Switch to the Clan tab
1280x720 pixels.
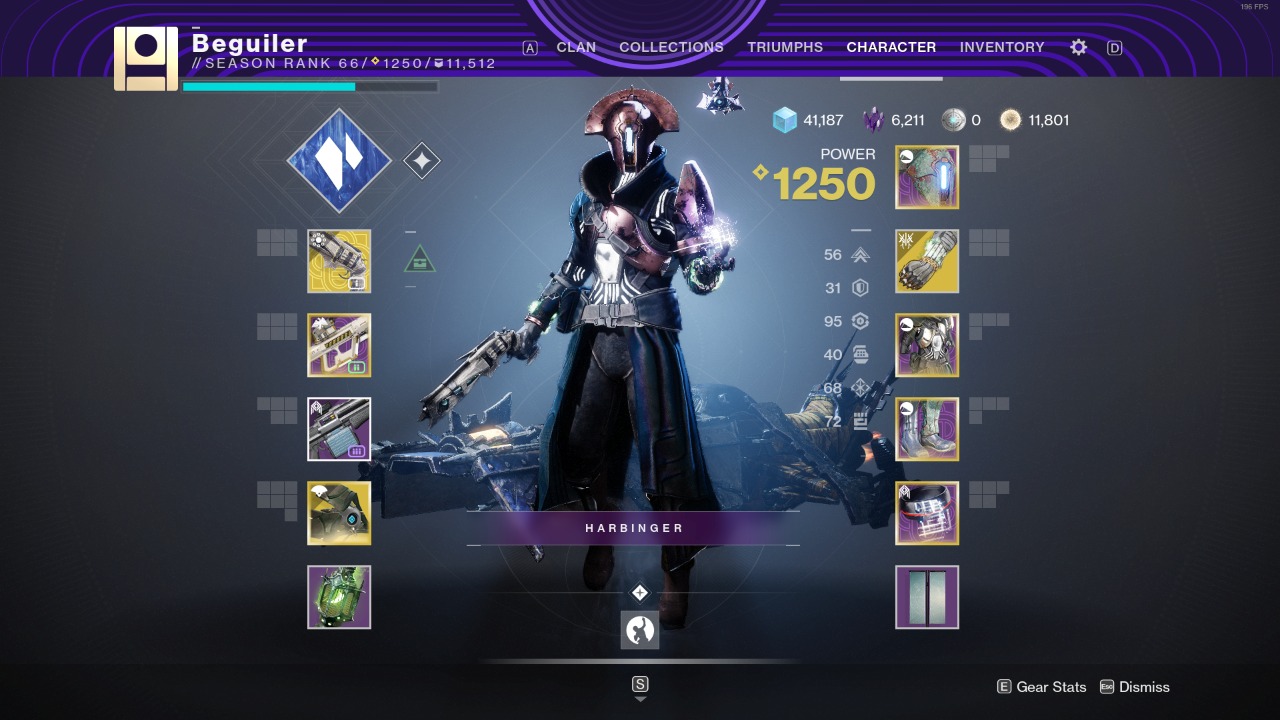click(576, 47)
